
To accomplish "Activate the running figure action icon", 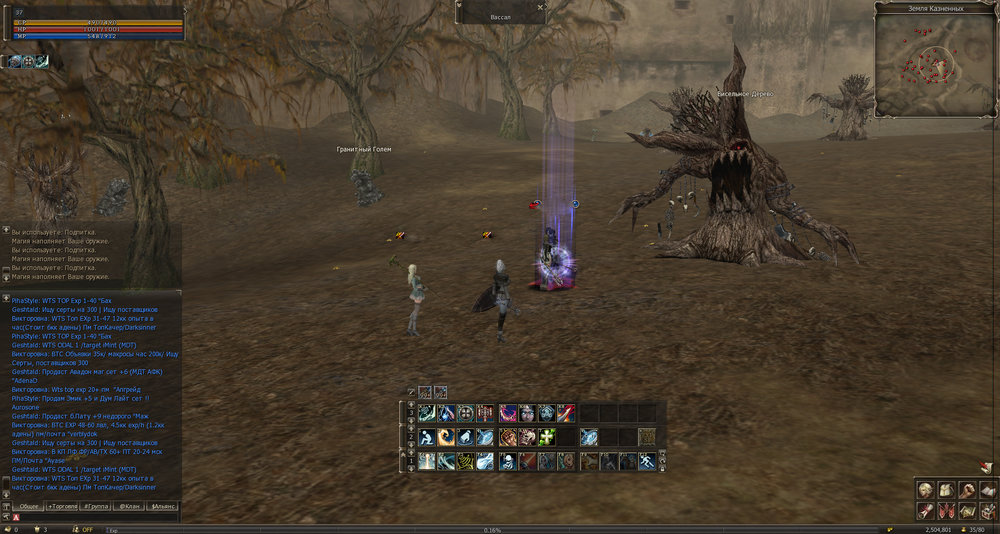I will [x=647, y=461].
